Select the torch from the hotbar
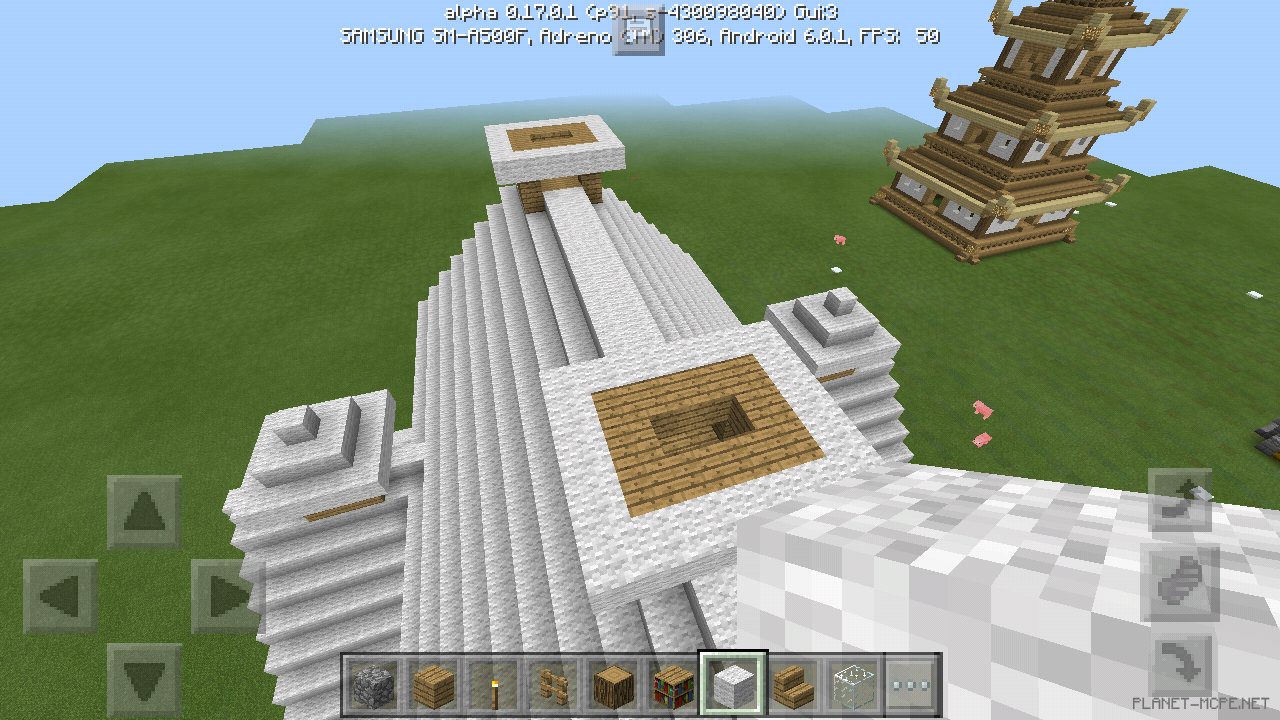The image size is (1280, 720). (494, 687)
